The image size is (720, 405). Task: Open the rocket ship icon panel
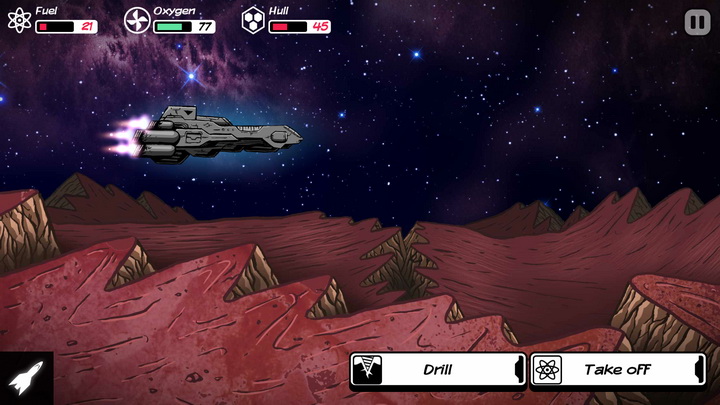click(x=24, y=379)
